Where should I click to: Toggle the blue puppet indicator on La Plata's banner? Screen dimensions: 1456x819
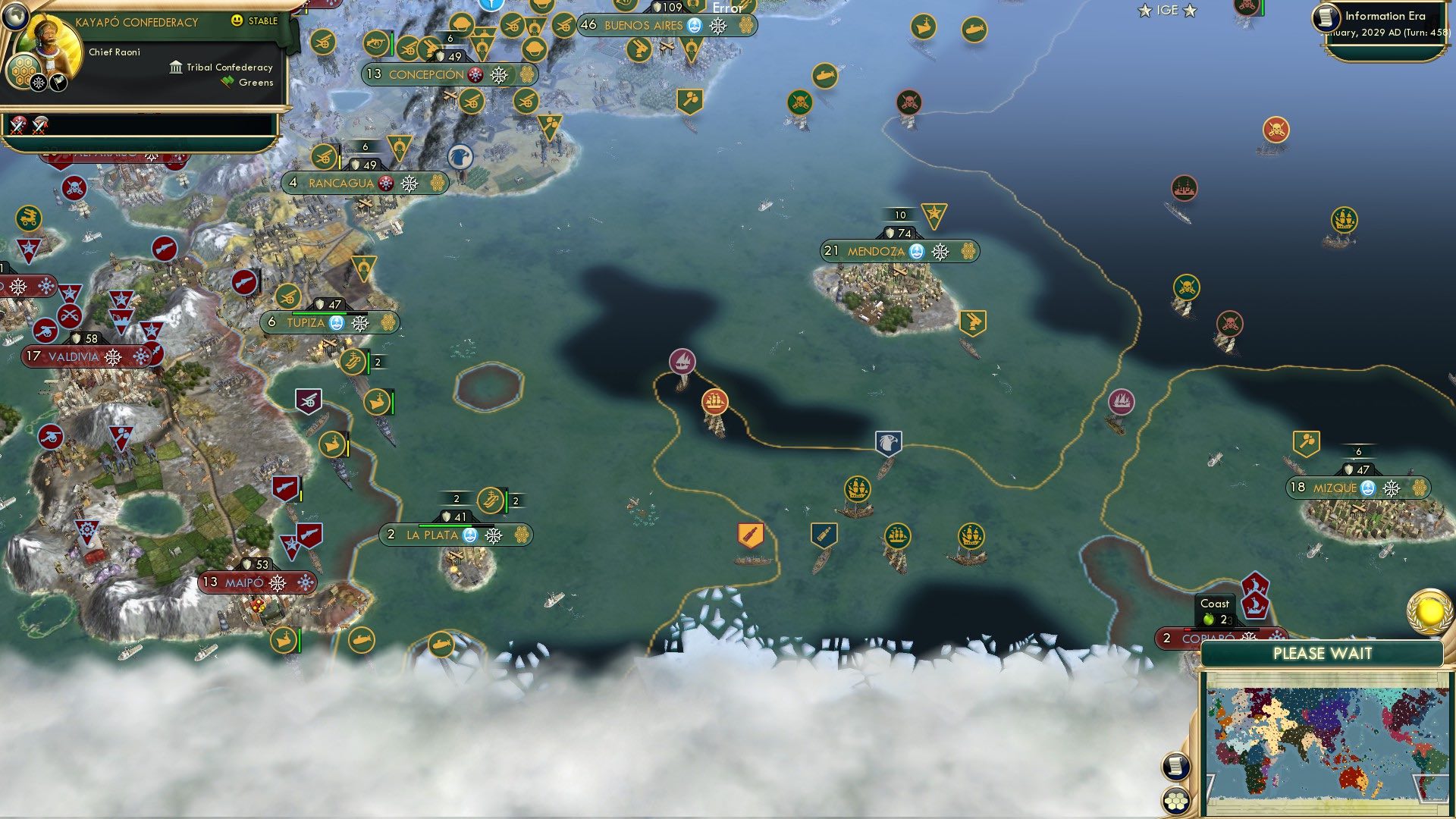(x=471, y=535)
